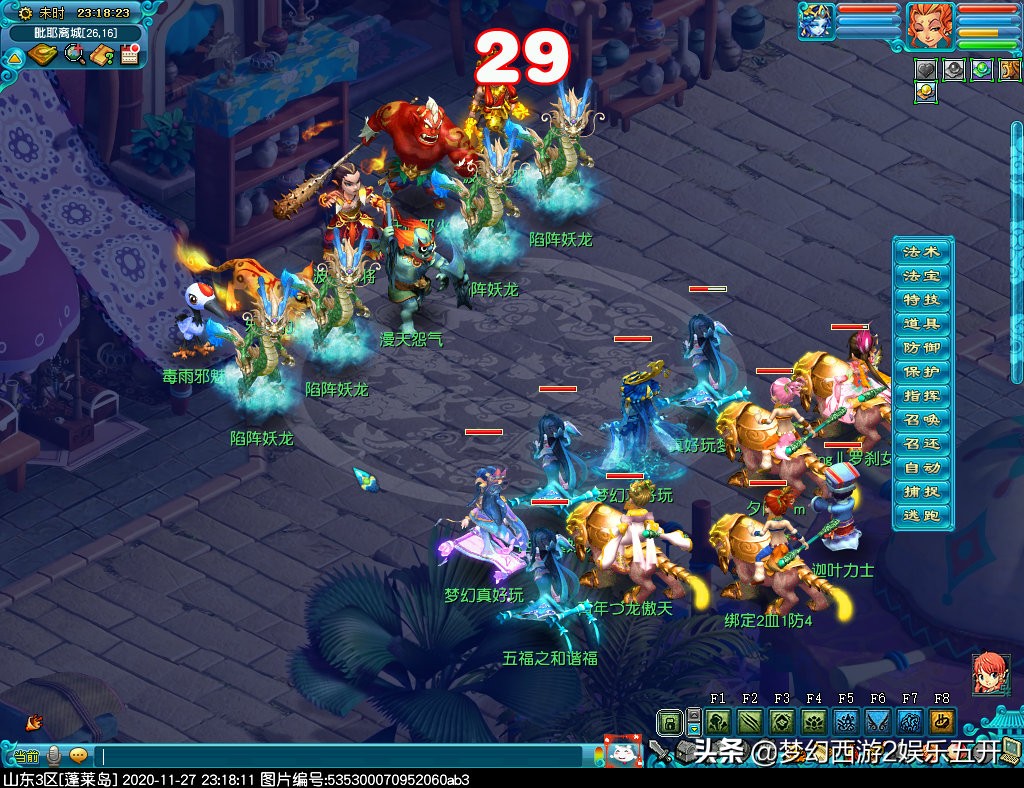Select the 特技 special skill command
1024x788 pixels.
[x=921, y=300]
